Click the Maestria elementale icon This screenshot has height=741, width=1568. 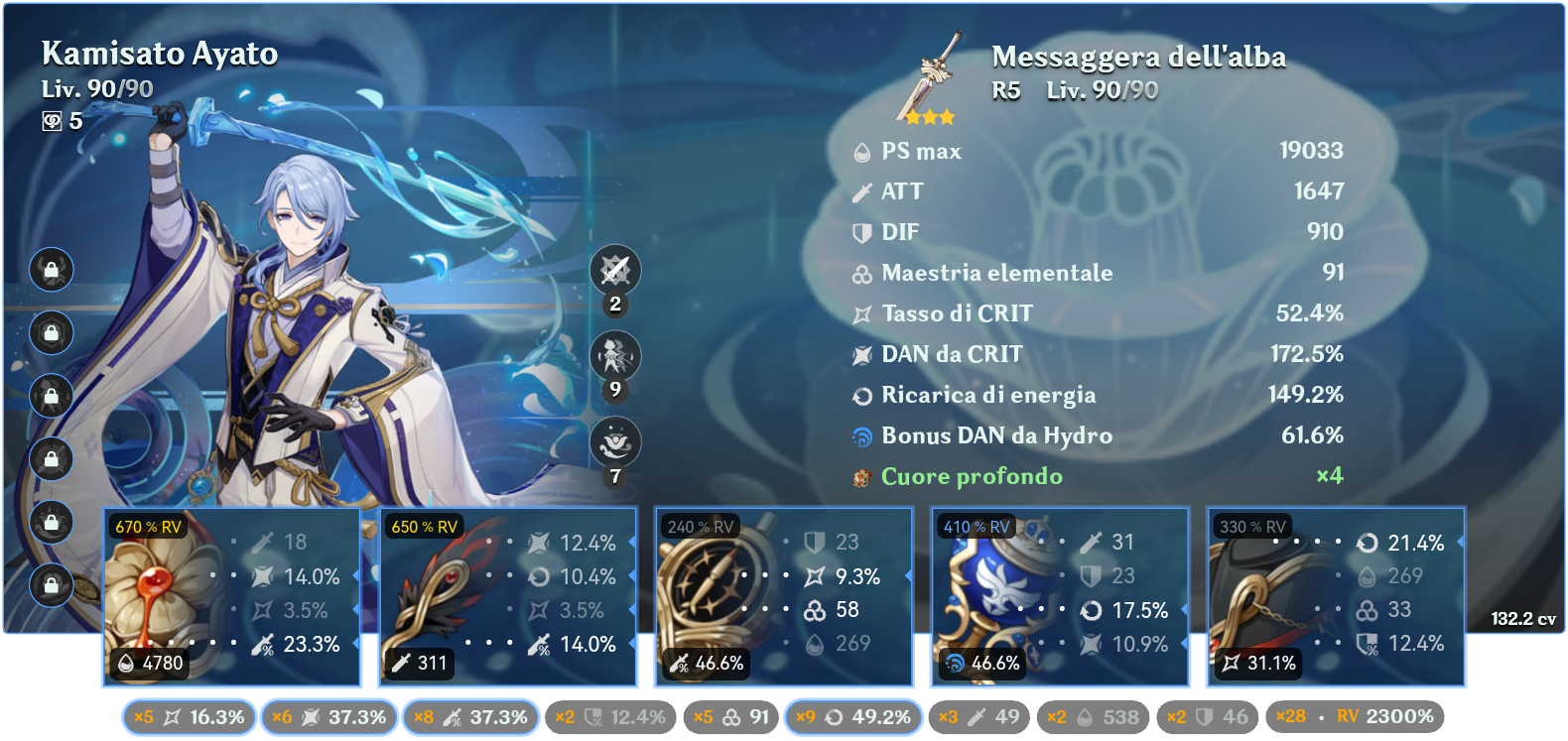[862, 273]
